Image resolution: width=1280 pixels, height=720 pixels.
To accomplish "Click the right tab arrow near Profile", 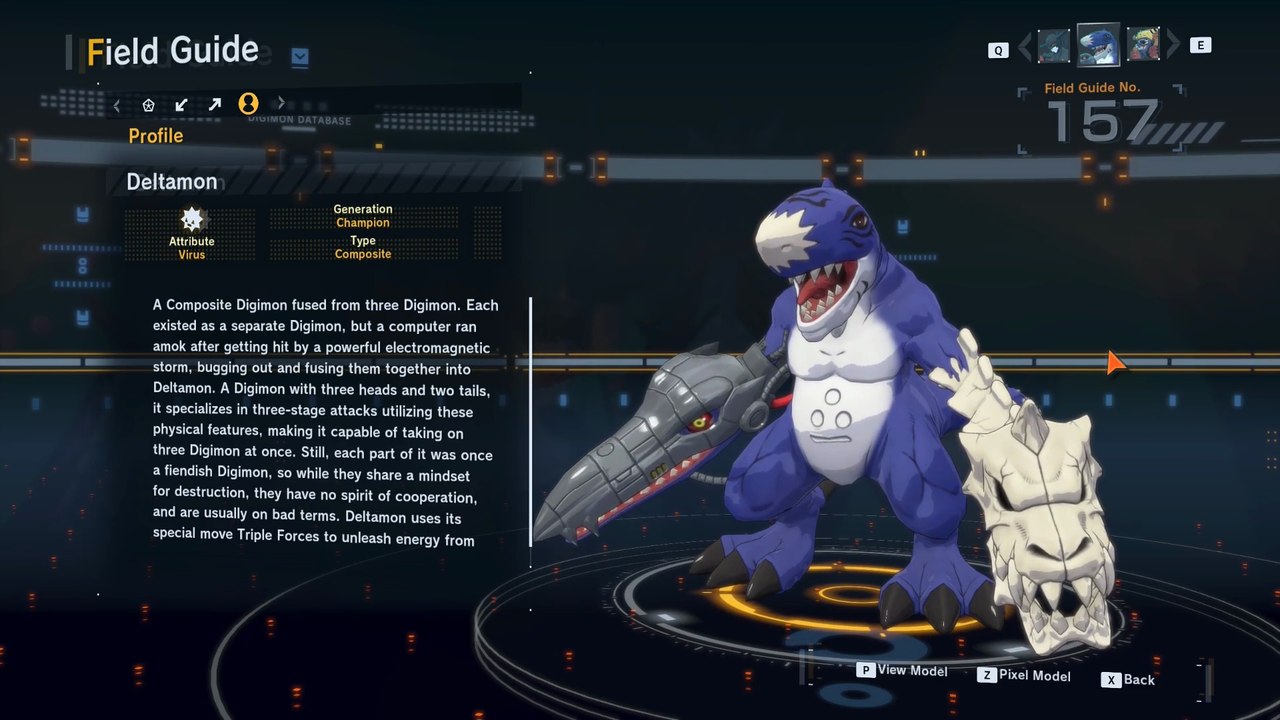I will pyautogui.click(x=281, y=103).
